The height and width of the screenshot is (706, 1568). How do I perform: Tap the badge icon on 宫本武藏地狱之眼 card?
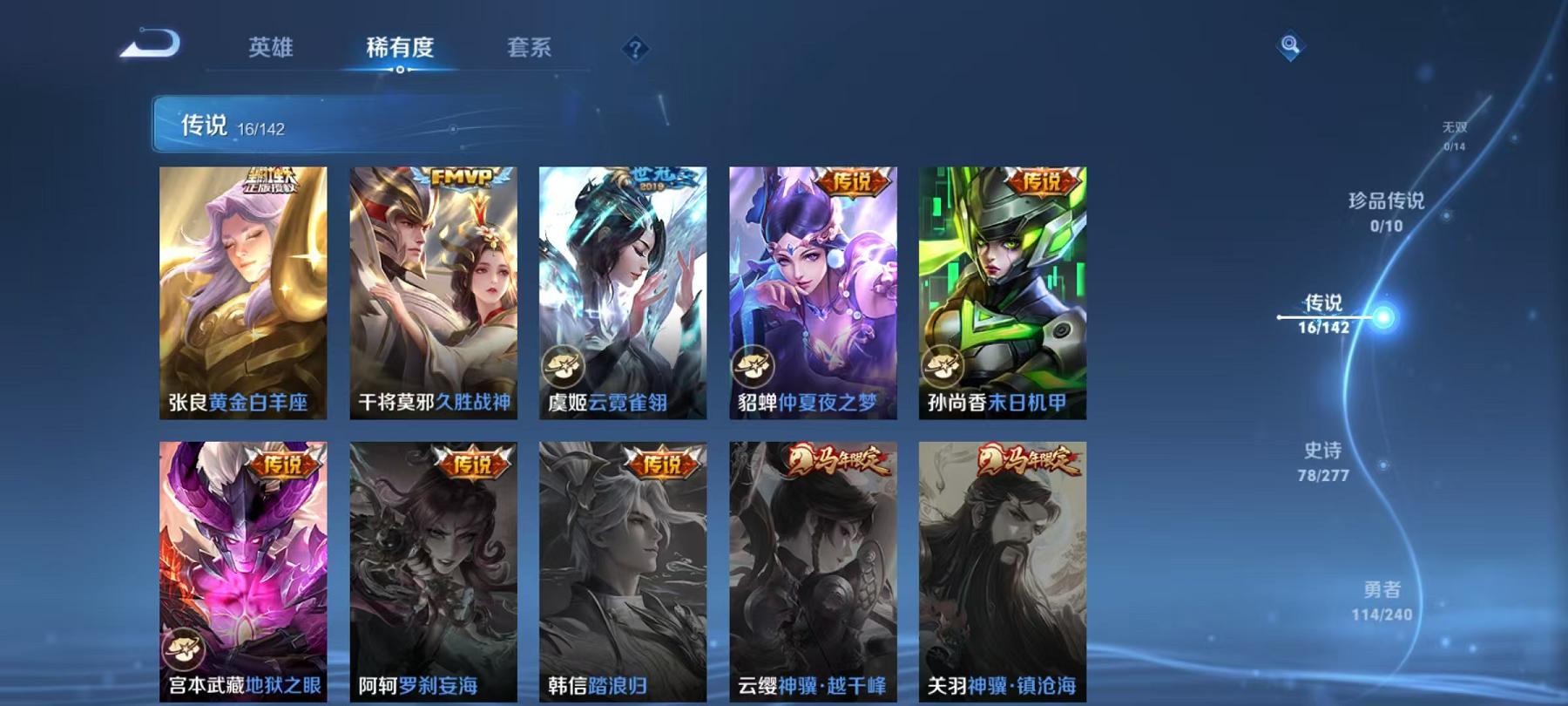point(185,648)
